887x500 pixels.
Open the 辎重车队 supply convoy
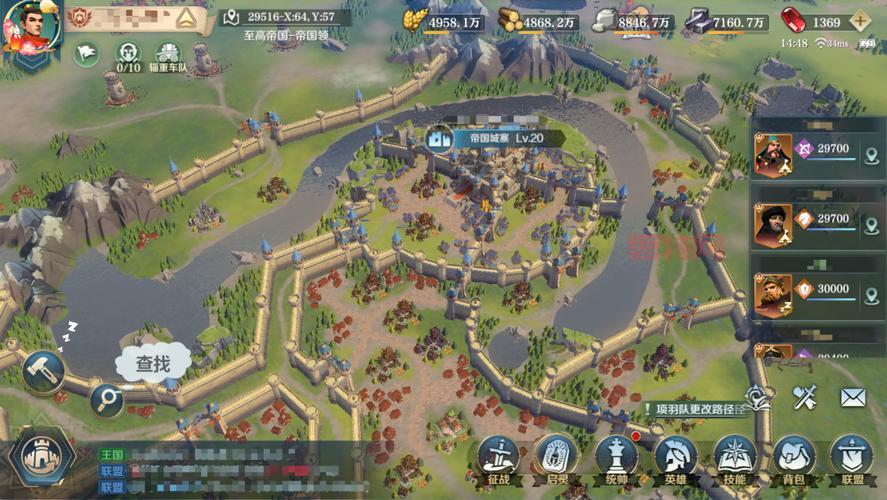(168, 56)
